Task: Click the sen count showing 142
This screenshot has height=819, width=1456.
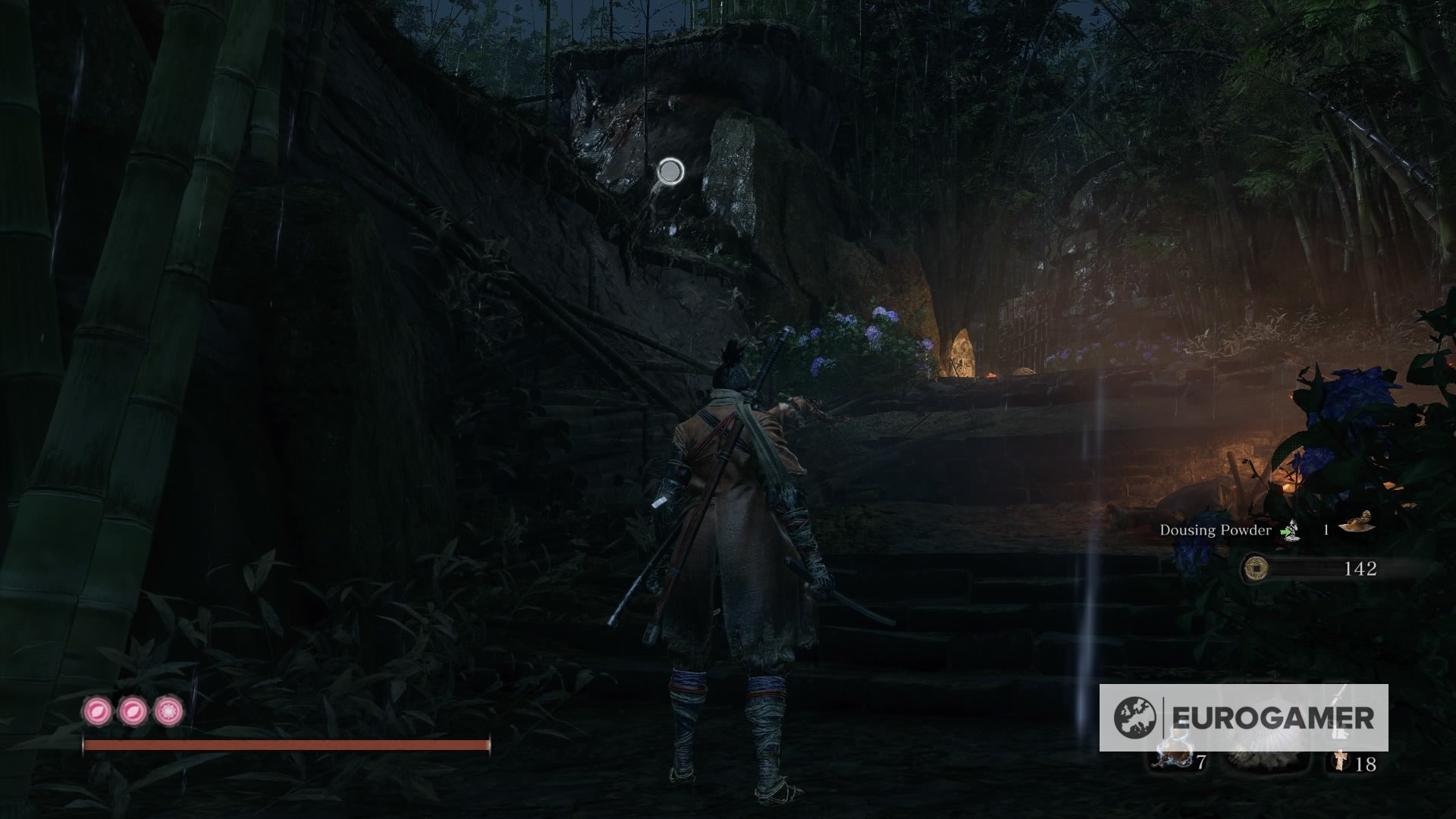Action: (x=1360, y=569)
